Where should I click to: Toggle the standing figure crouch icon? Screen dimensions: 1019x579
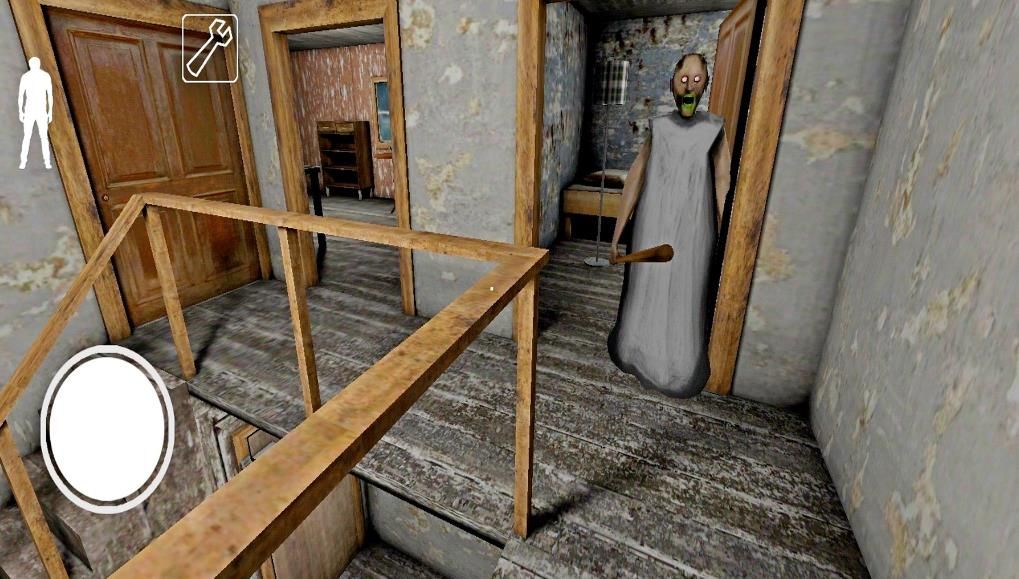pyautogui.click(x=36, y=112)
